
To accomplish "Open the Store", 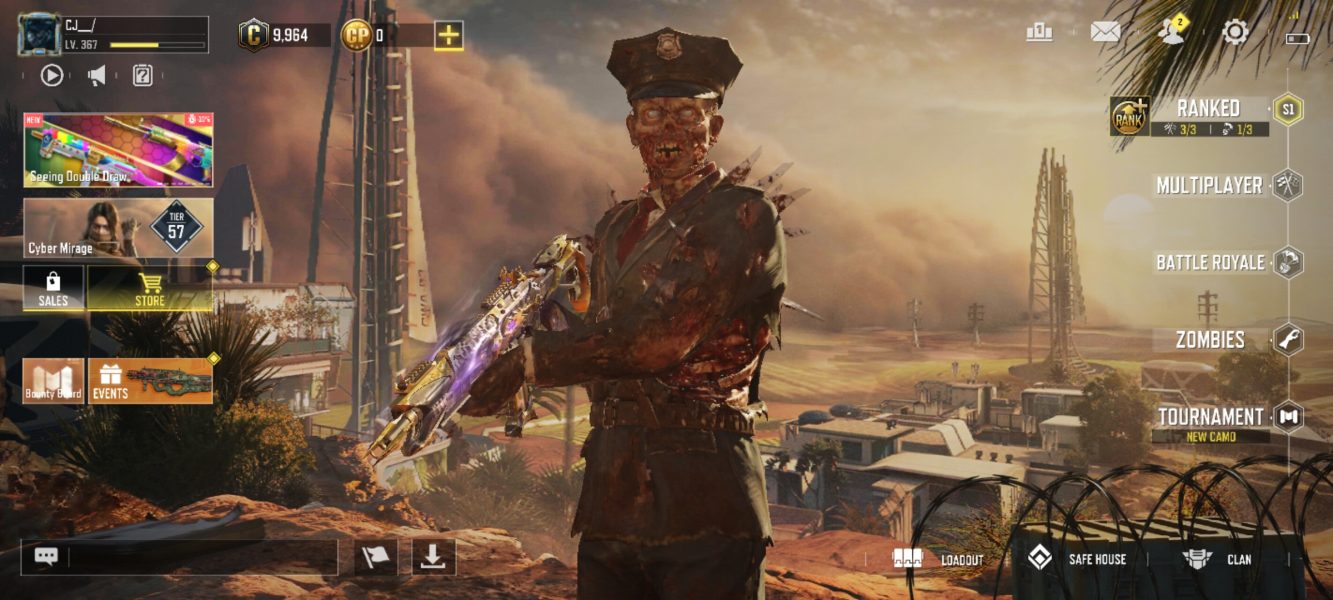I will [x=150, y=288].
